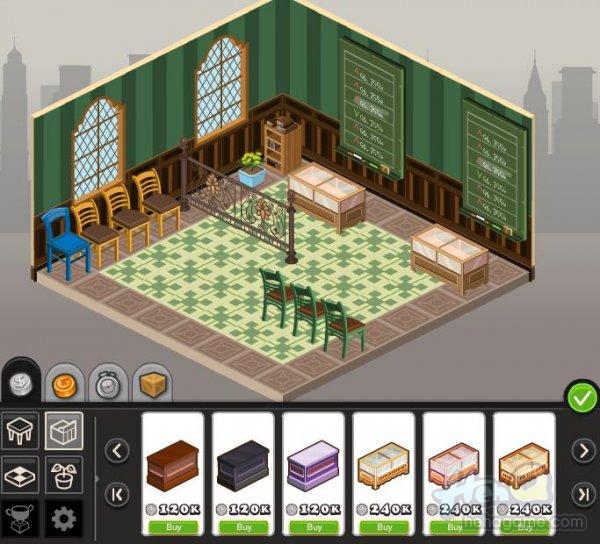Go to the previous page of shop items
The width and height of the screenshot is (600, 544).
pos(117,451)
